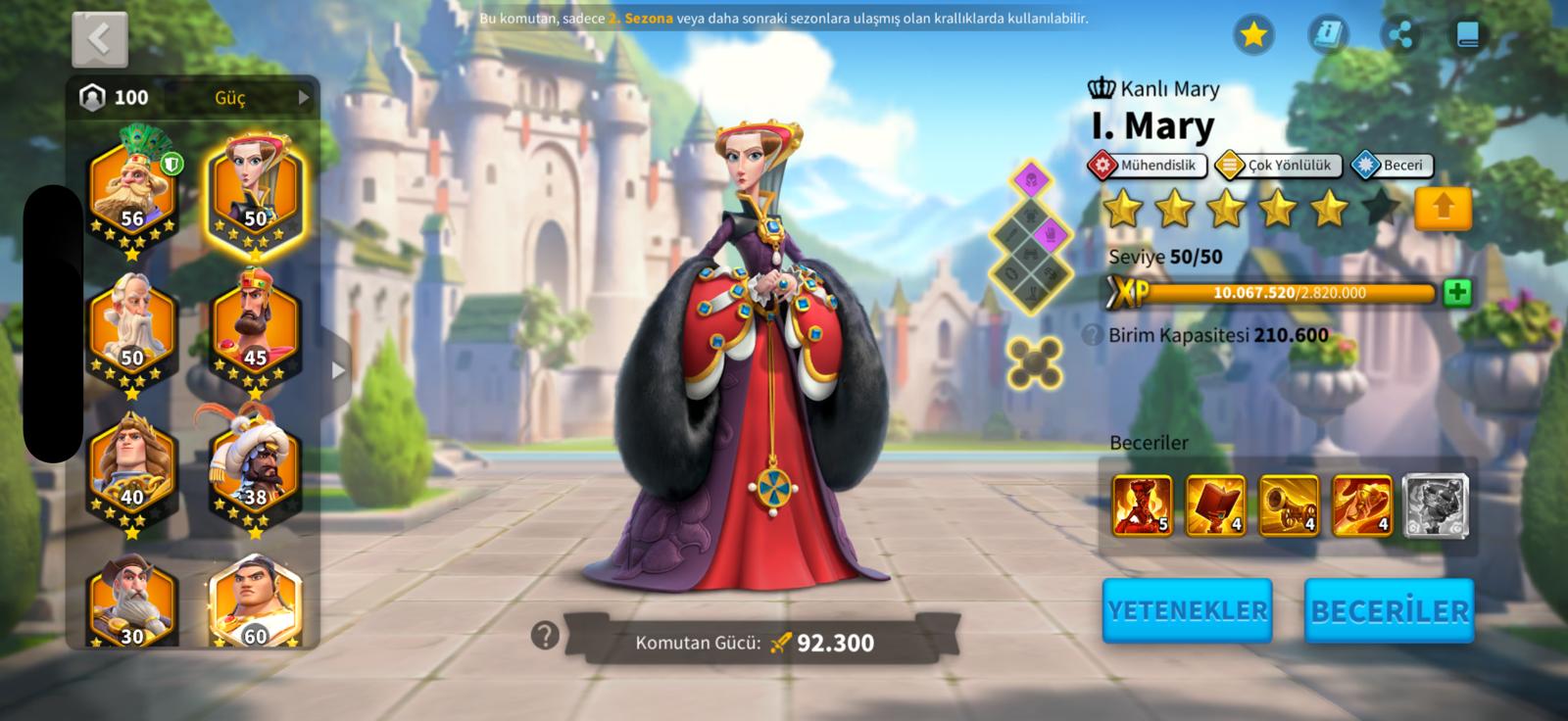This screenshot has width=1568, height=721.
Task: Open the BECERİLER skills screen
Action: (1389, 610)
